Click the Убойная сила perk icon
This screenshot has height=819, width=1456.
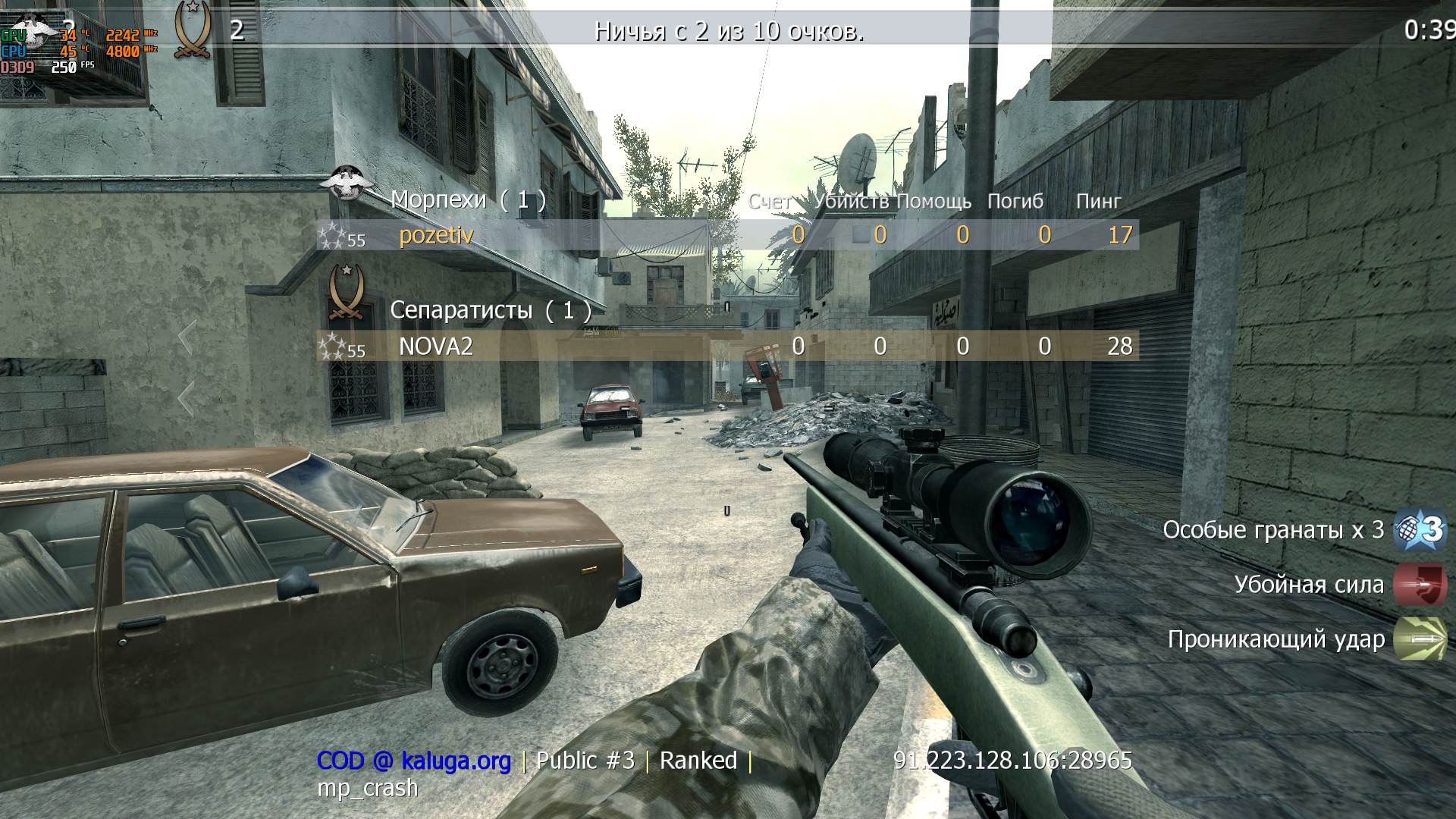point(1422,585)
